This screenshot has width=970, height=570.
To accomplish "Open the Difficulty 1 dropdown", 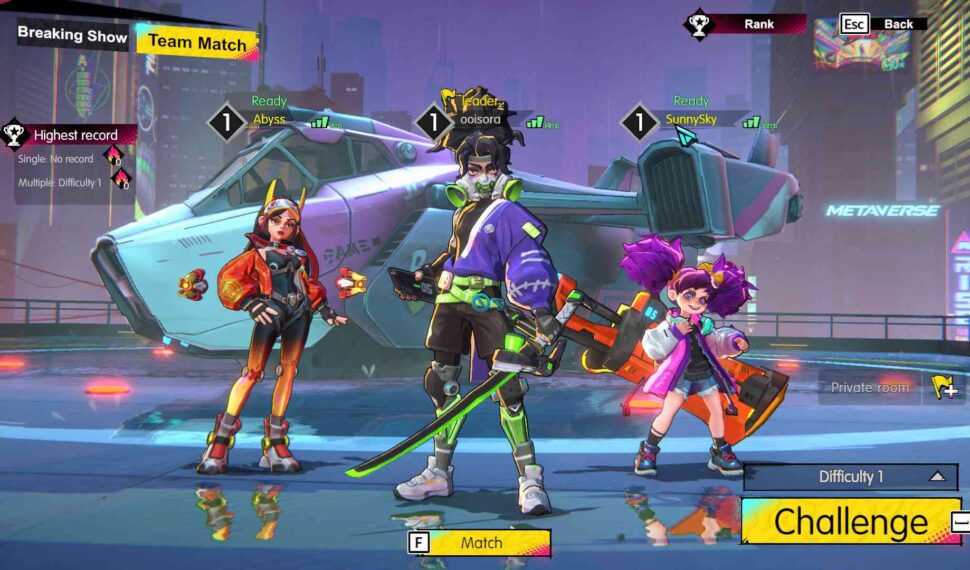I will (x=850, y=477).
